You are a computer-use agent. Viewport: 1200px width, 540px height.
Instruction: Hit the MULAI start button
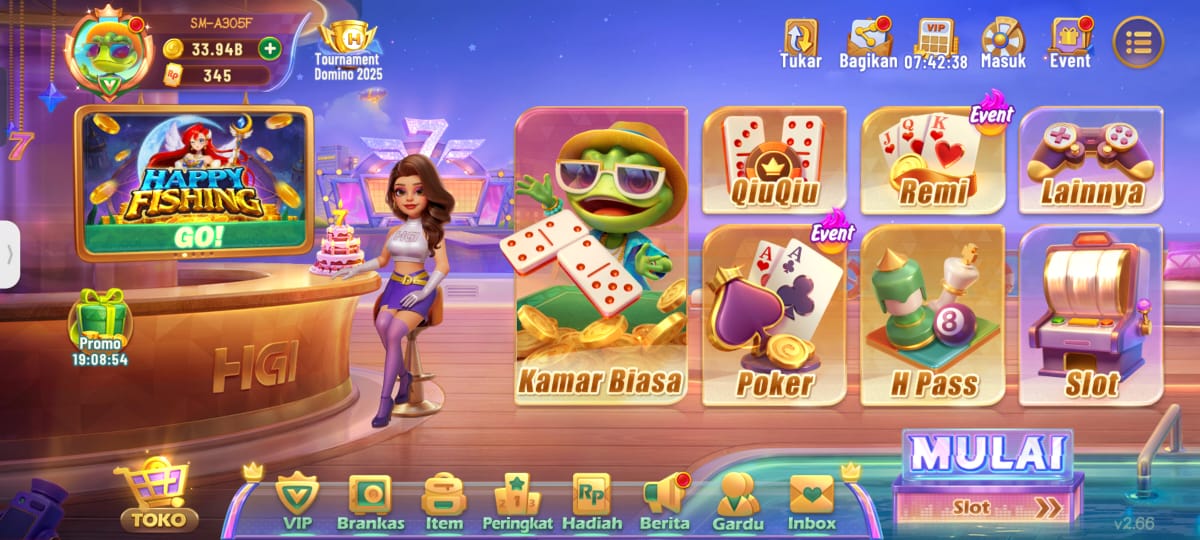coord(987,455)
